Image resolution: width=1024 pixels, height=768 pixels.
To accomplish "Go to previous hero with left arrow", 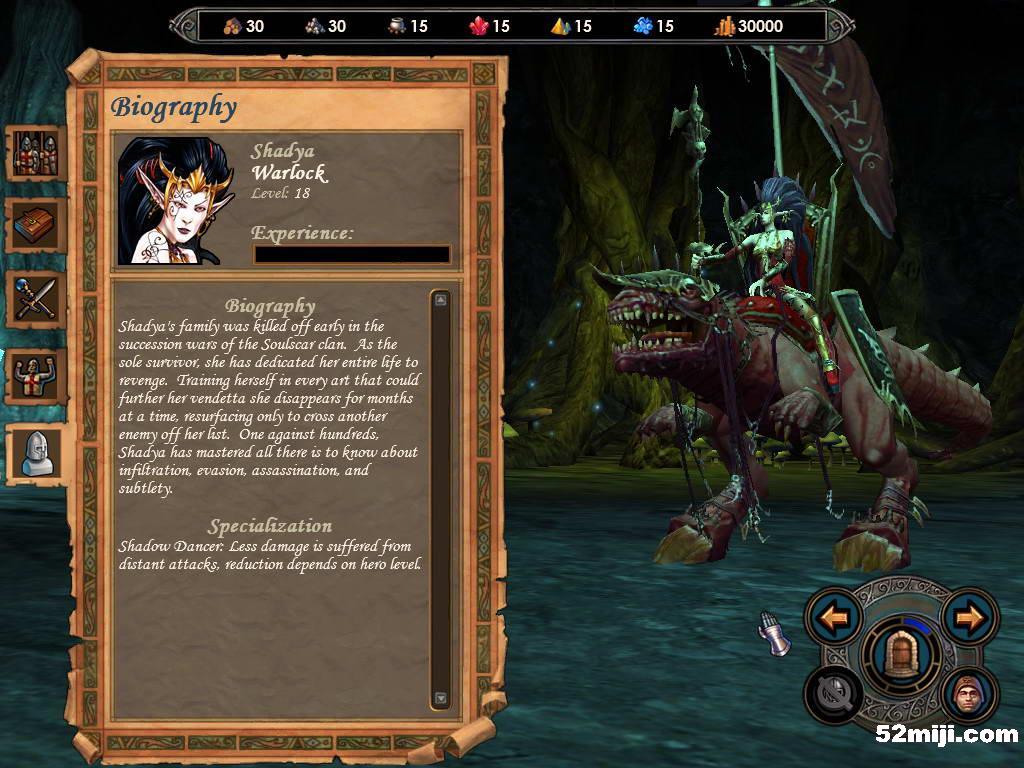I will tap(834, 617).
